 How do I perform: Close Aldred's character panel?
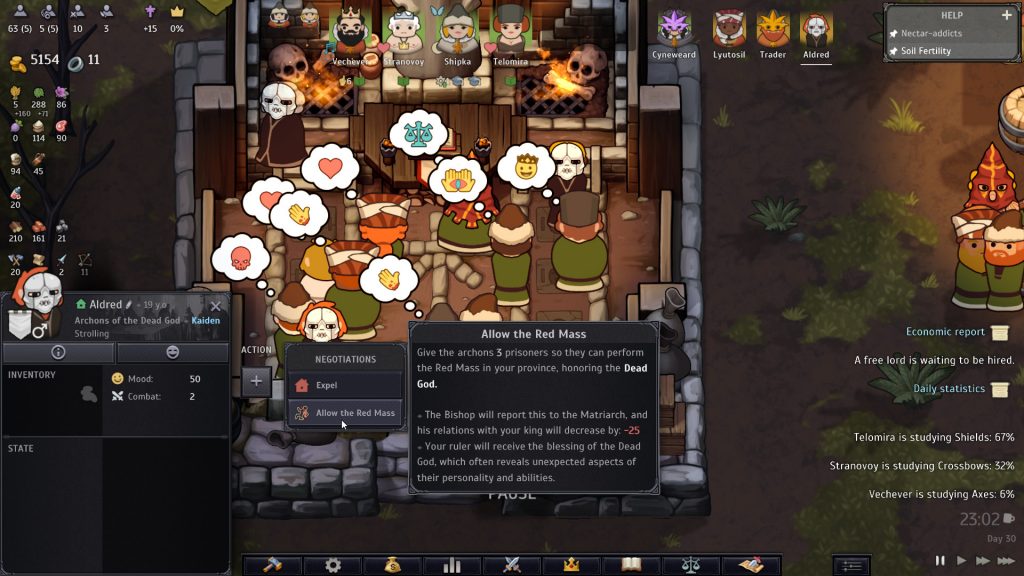pyautogui.click(x=215, y=306)
